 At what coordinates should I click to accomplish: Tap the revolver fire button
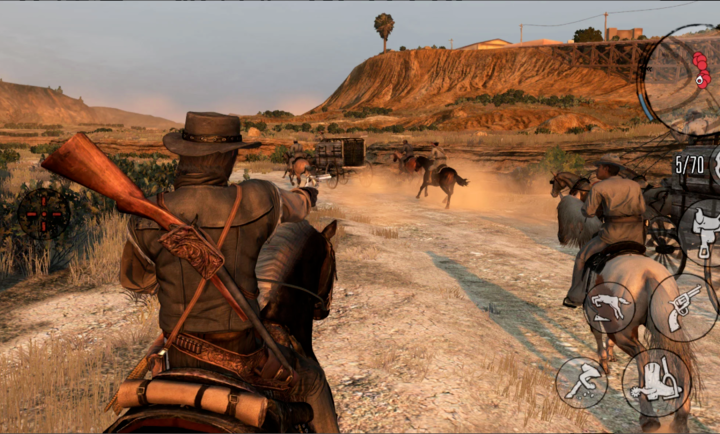pyautogui.click(x=683, y=308)
